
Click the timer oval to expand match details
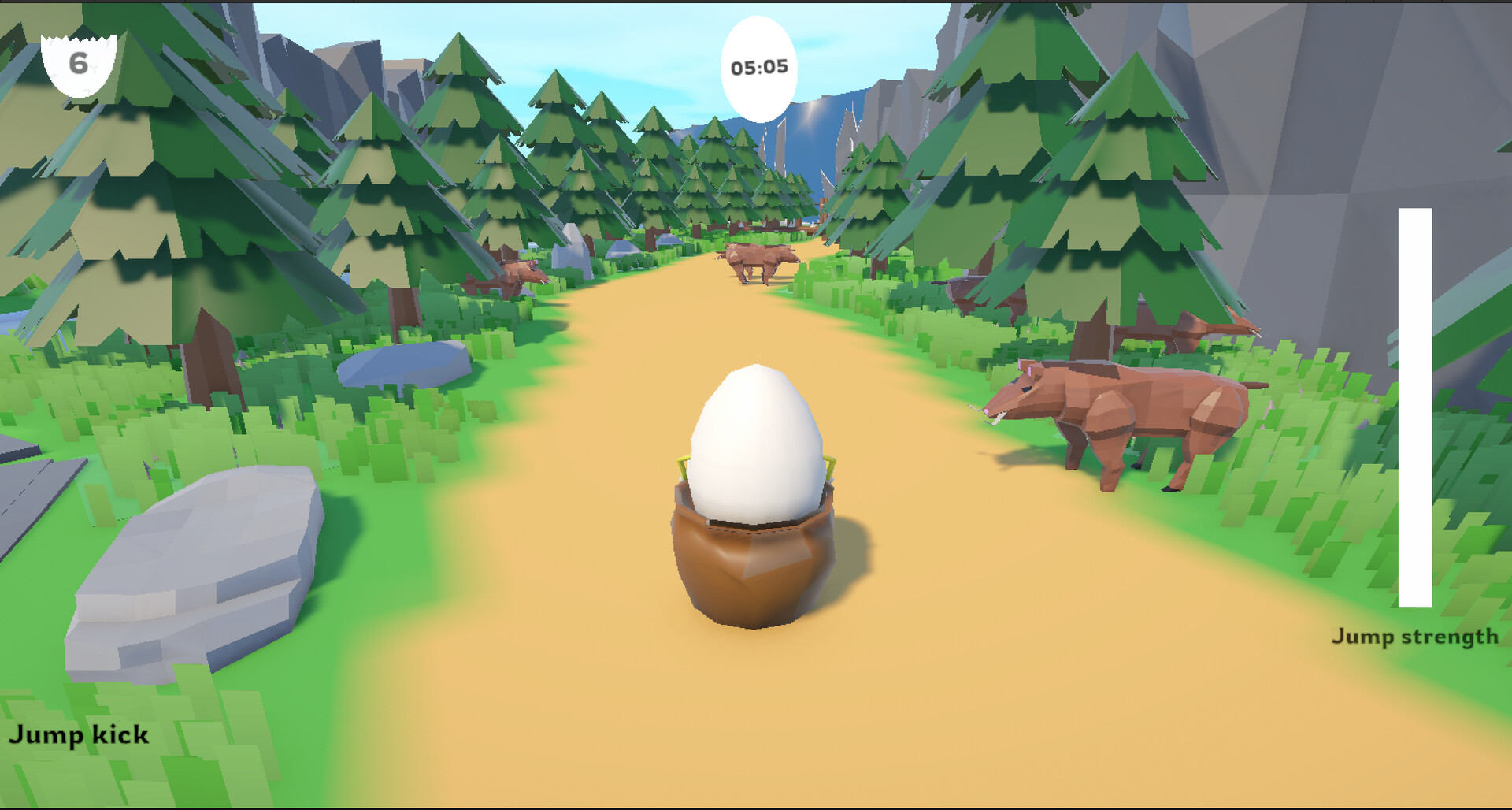point(758,68)
